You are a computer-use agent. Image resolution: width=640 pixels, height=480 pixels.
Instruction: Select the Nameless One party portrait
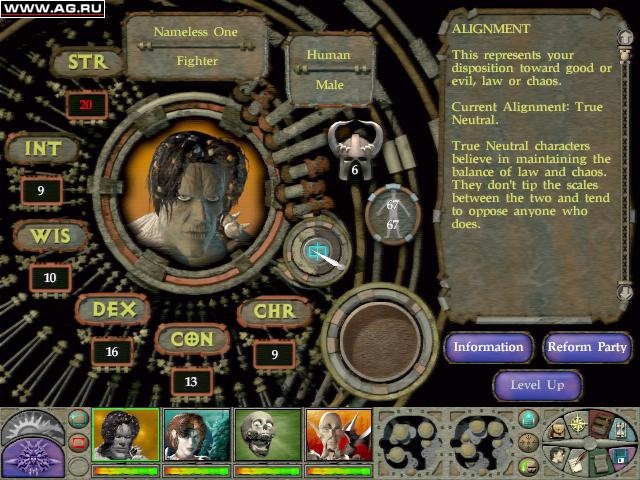click(125, 434)
